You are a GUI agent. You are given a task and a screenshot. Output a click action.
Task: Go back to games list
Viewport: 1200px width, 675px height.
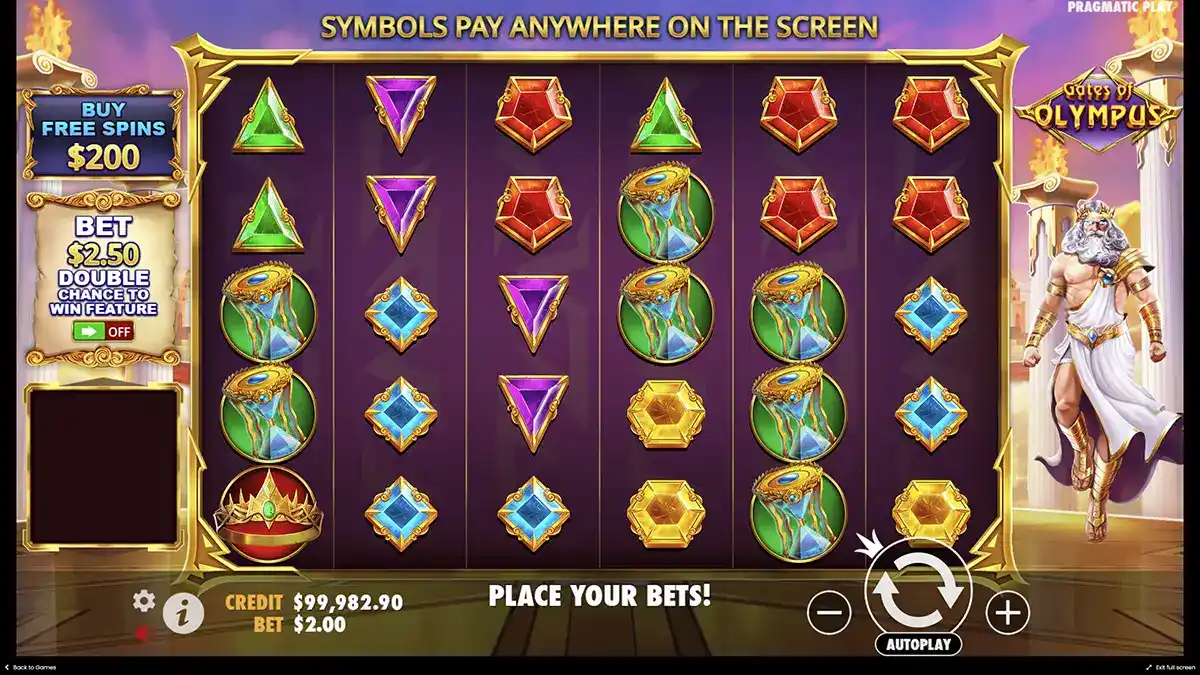[x=32, y=667]
